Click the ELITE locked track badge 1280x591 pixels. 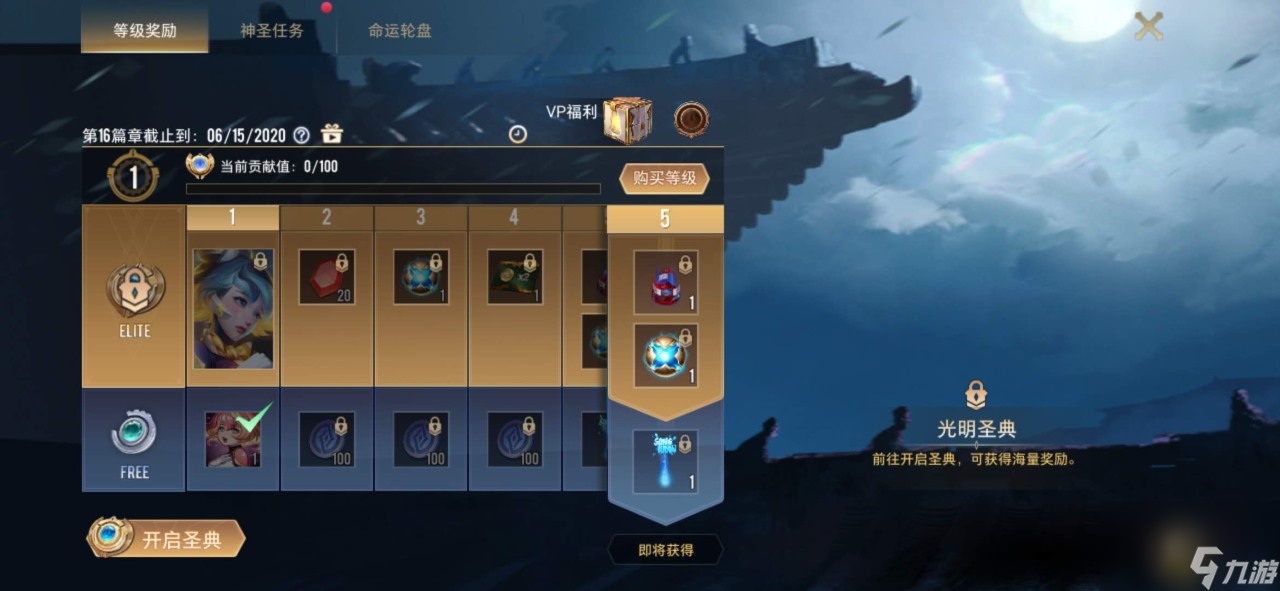[134, 298]
